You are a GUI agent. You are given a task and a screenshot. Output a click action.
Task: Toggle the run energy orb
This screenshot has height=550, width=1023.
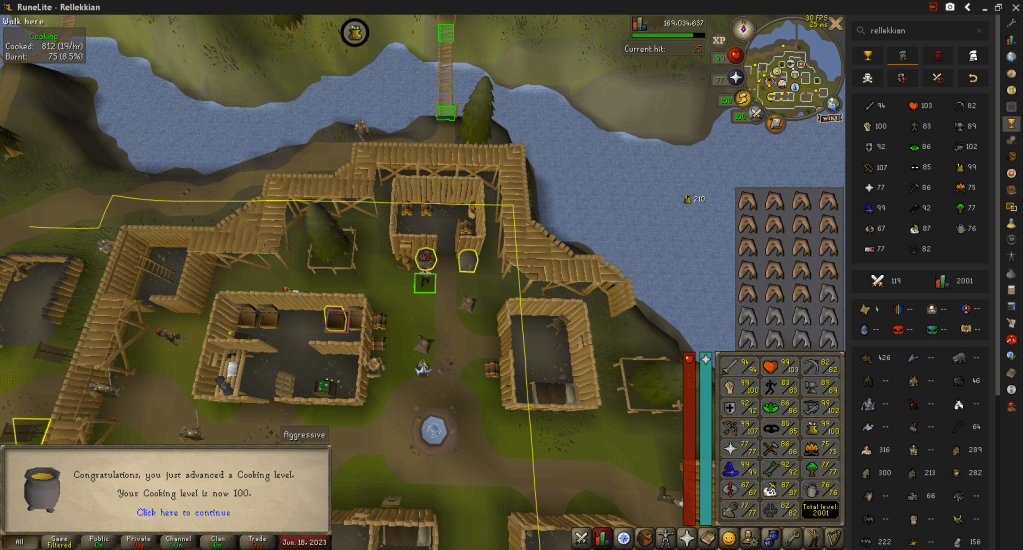(744, 98)
